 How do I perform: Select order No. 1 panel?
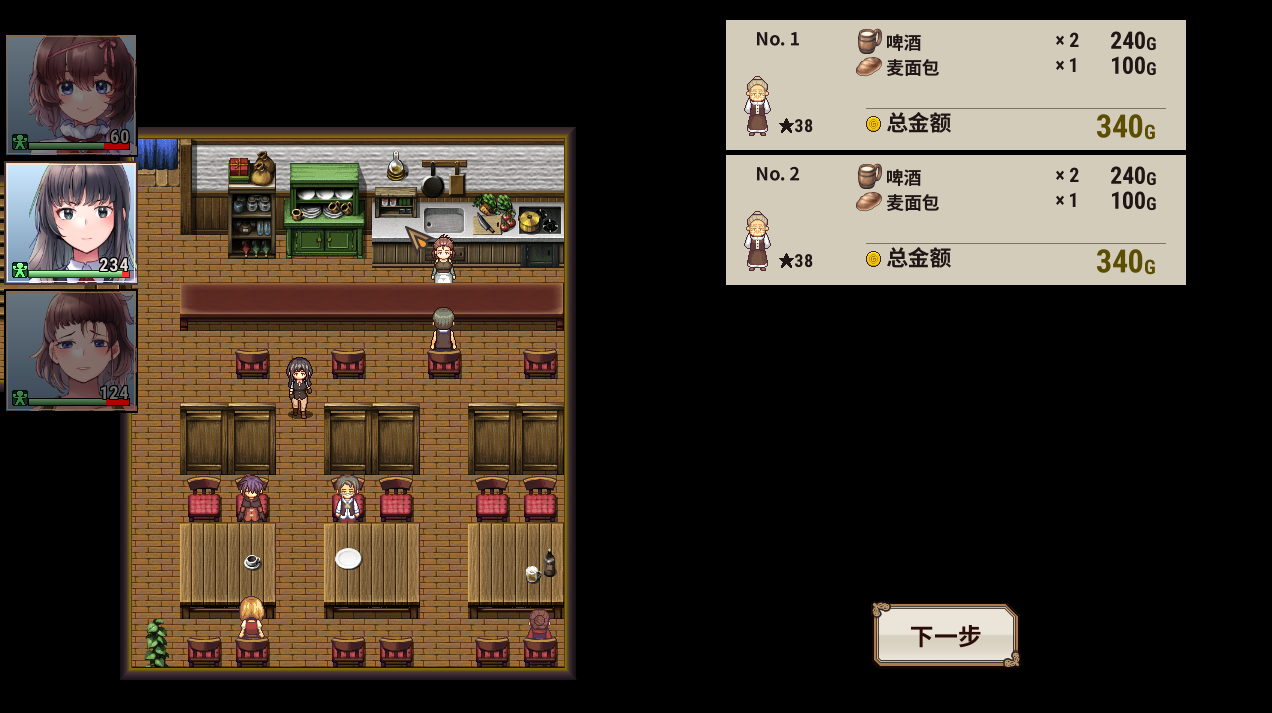(955, 85)
